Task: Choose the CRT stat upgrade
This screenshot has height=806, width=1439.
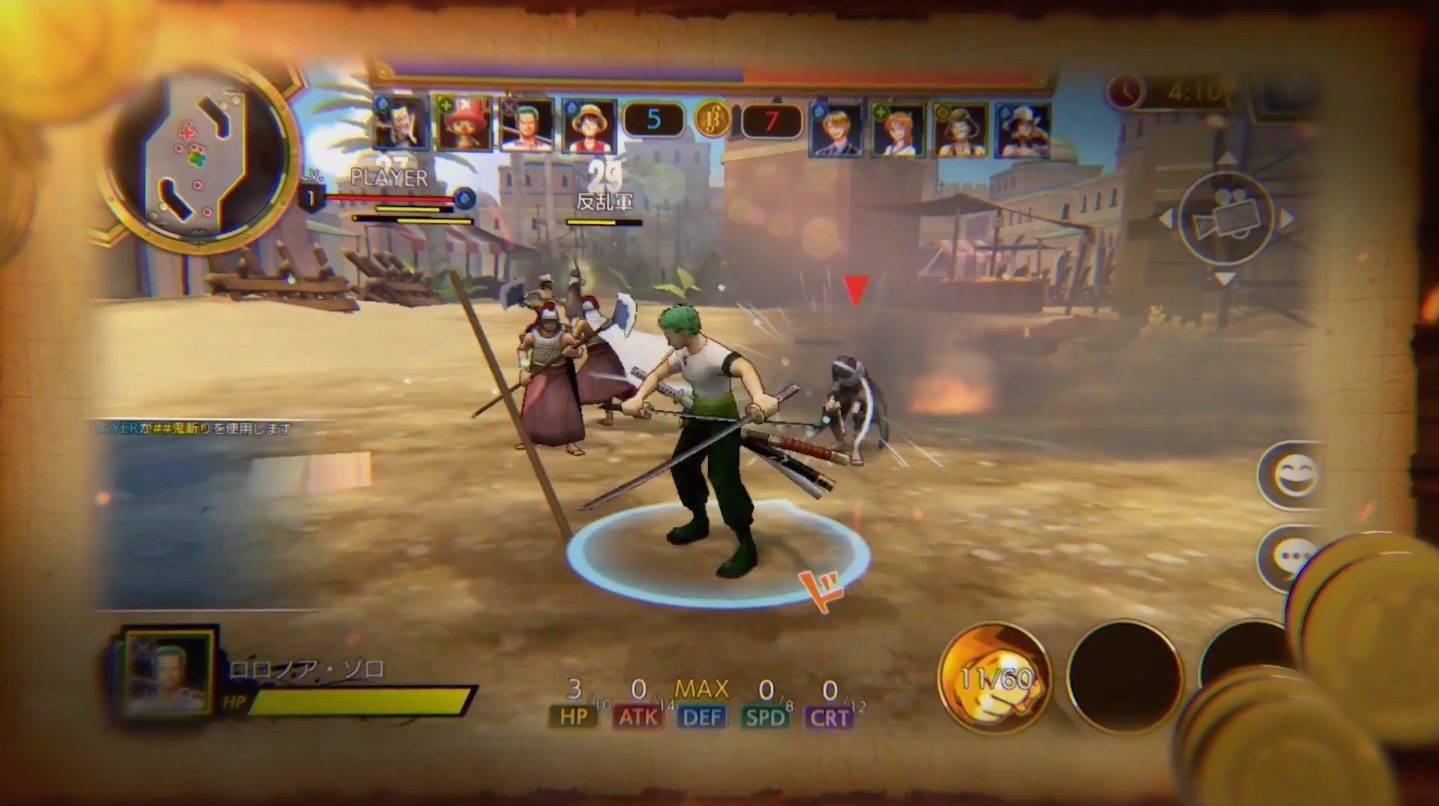Action: coord(829,716)
